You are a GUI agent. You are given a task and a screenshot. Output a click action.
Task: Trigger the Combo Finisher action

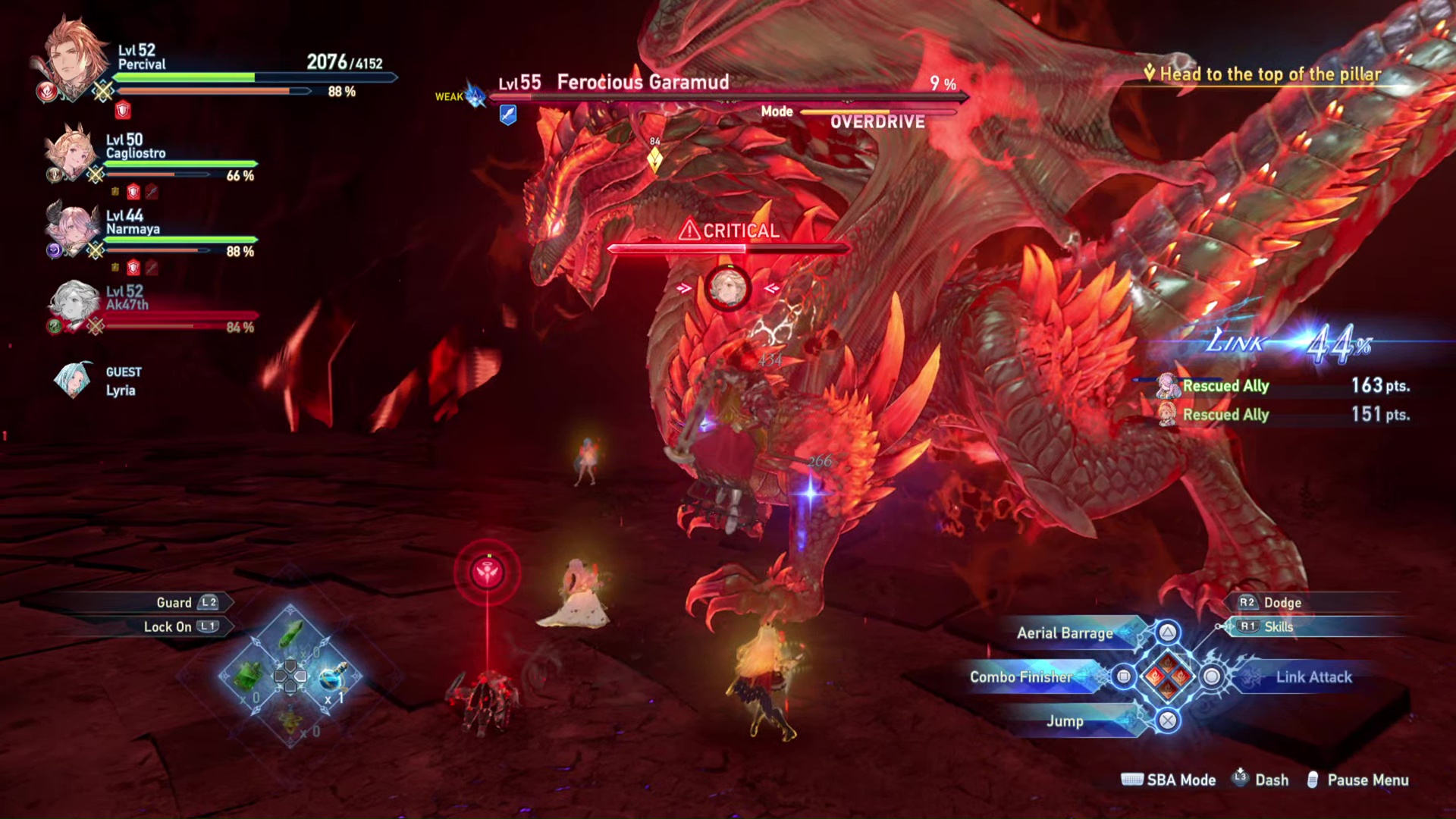point(1021,677)
